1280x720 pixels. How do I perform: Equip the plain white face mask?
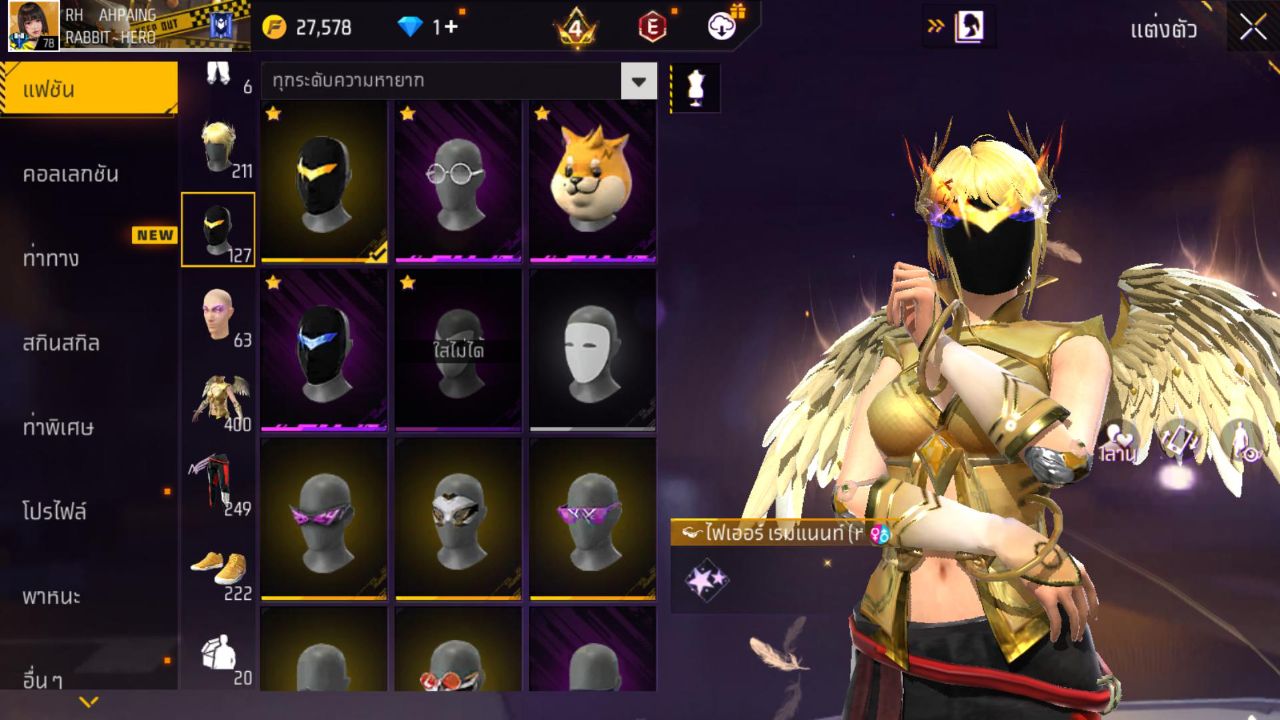coord(592,350)
